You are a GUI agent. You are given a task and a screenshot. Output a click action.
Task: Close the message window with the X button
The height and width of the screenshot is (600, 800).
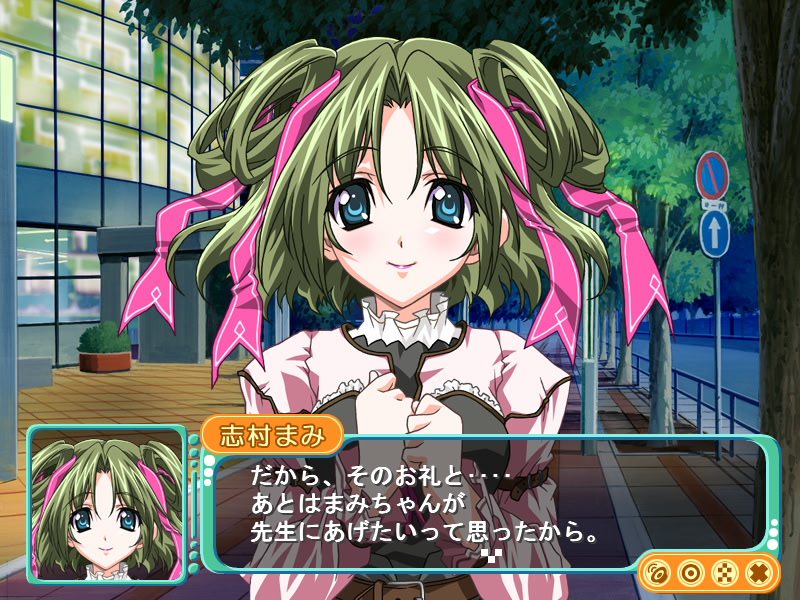click(x=758, y=573)
